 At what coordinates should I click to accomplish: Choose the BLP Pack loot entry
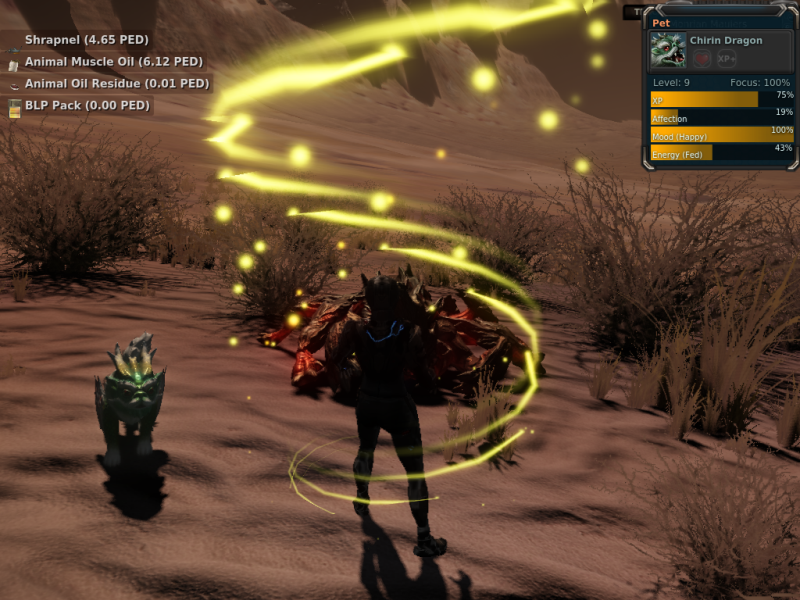coord(86,106)
